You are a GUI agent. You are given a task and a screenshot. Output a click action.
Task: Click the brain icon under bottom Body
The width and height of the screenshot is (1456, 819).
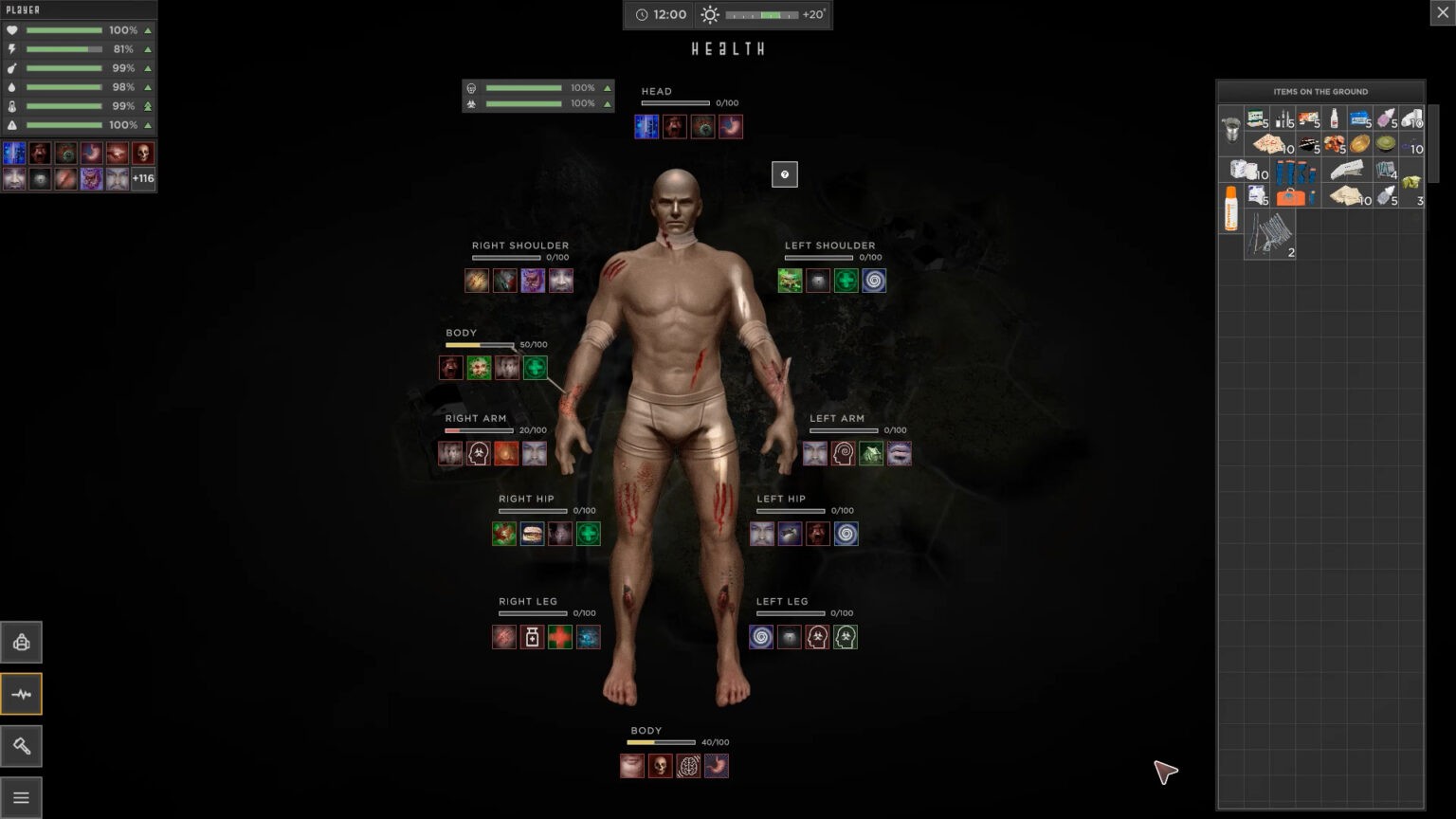(688, 766)
